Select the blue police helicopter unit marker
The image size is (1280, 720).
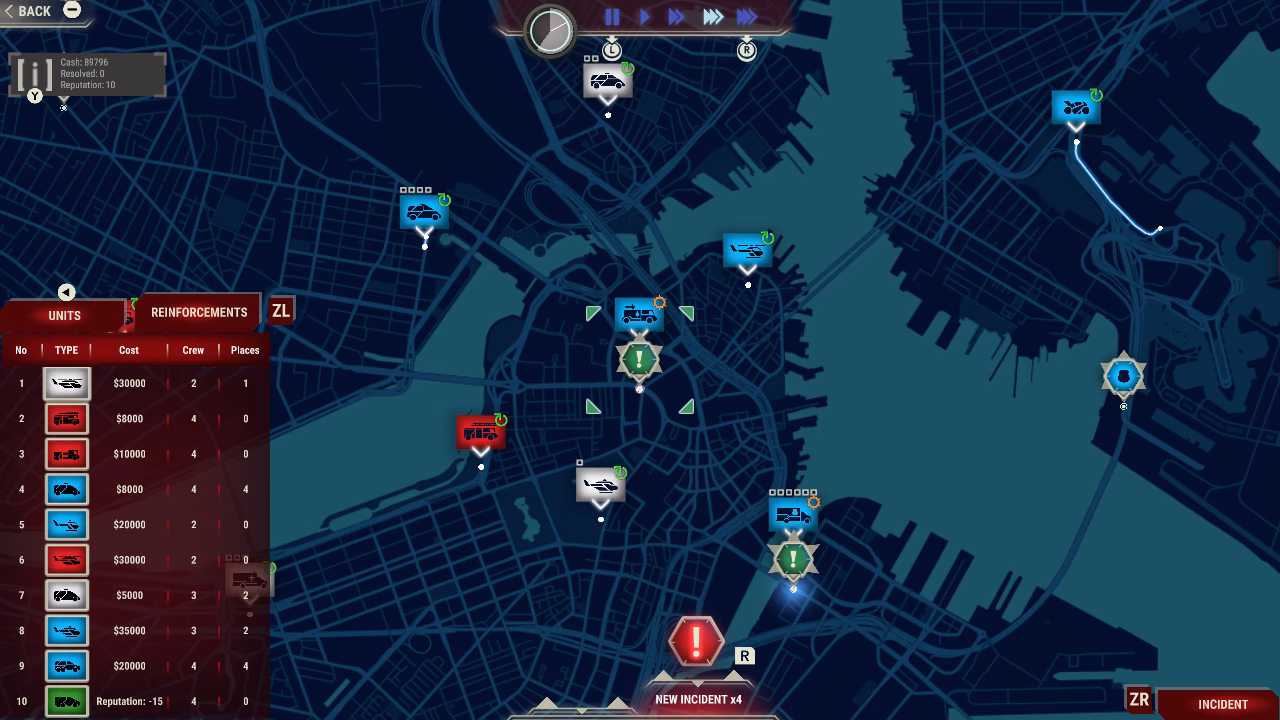point(747,250)
